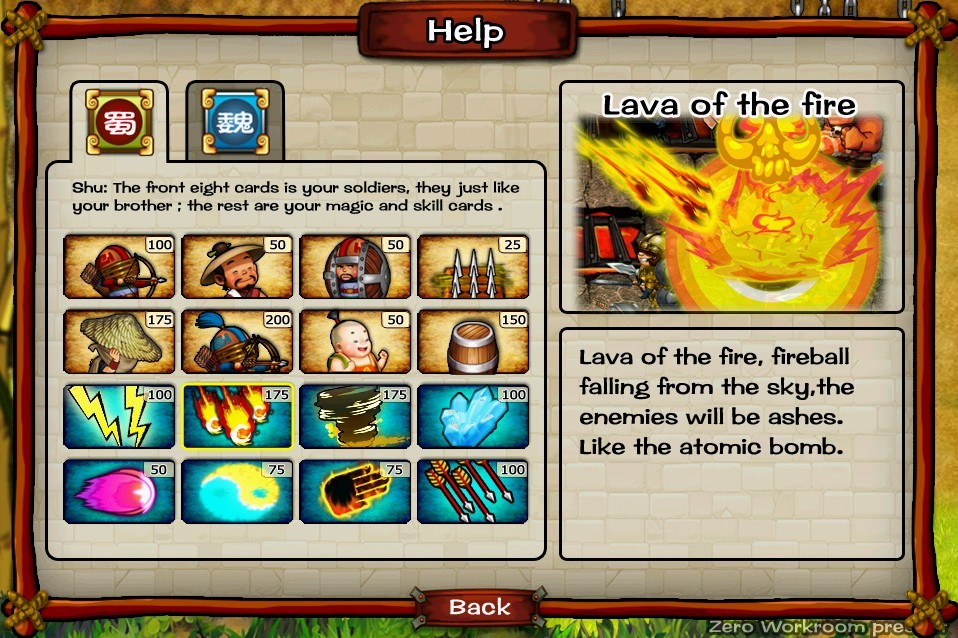Select the ice crystal magic card
Screen dimensions: 958x638
473,416
